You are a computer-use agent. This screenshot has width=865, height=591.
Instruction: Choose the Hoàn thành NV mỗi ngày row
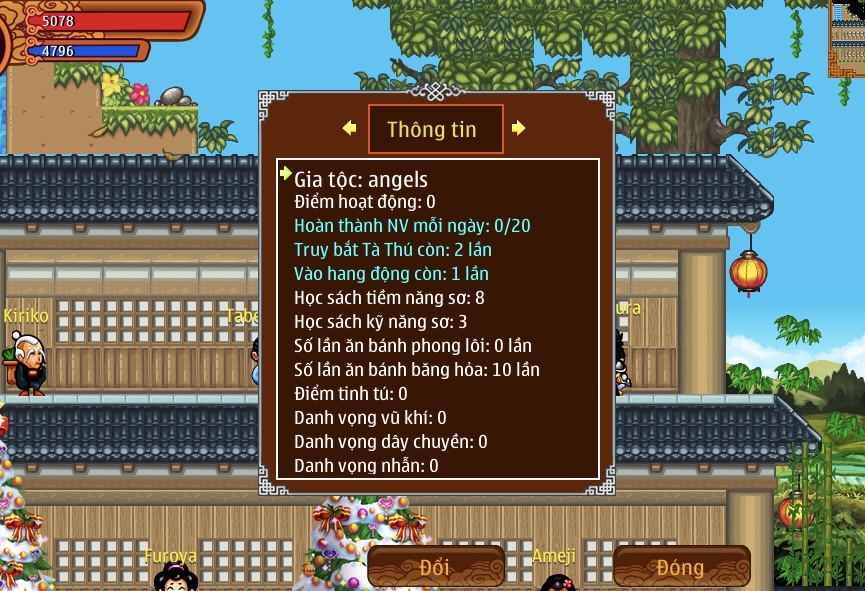pyautogui.click(x=412, y=226)
